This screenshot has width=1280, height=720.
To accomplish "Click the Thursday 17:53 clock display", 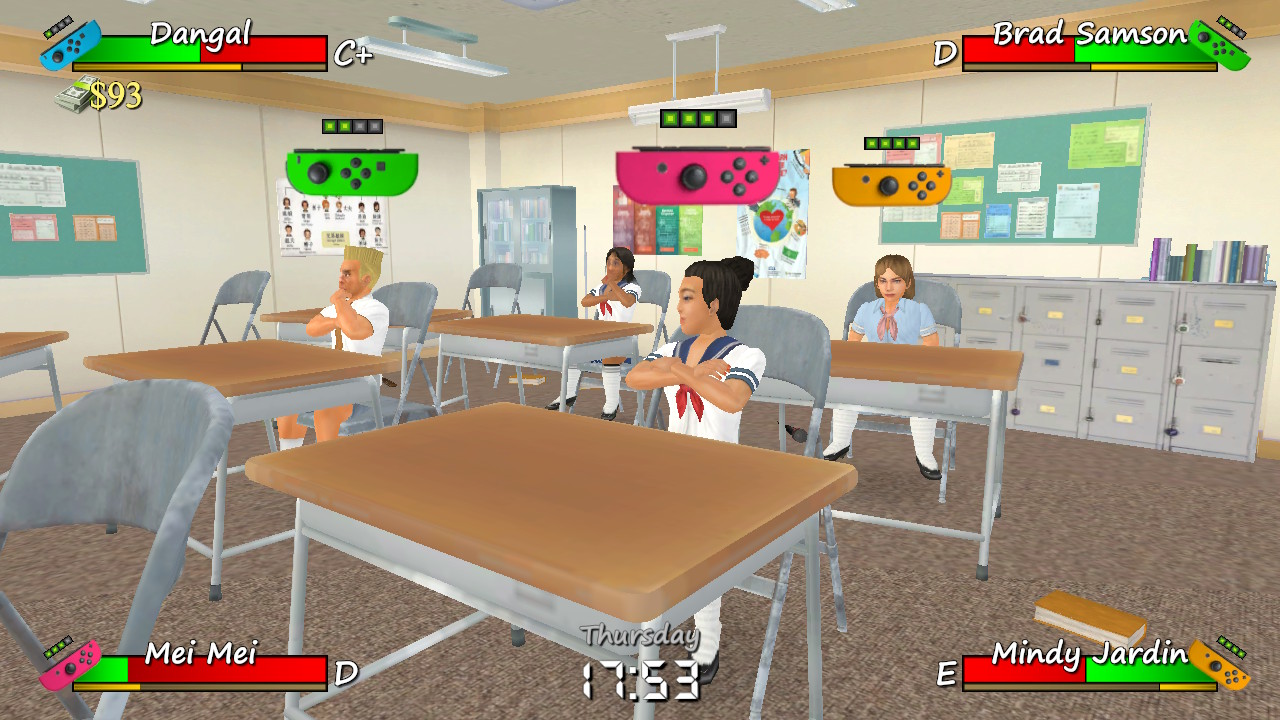I will click(x=640, y=660).
